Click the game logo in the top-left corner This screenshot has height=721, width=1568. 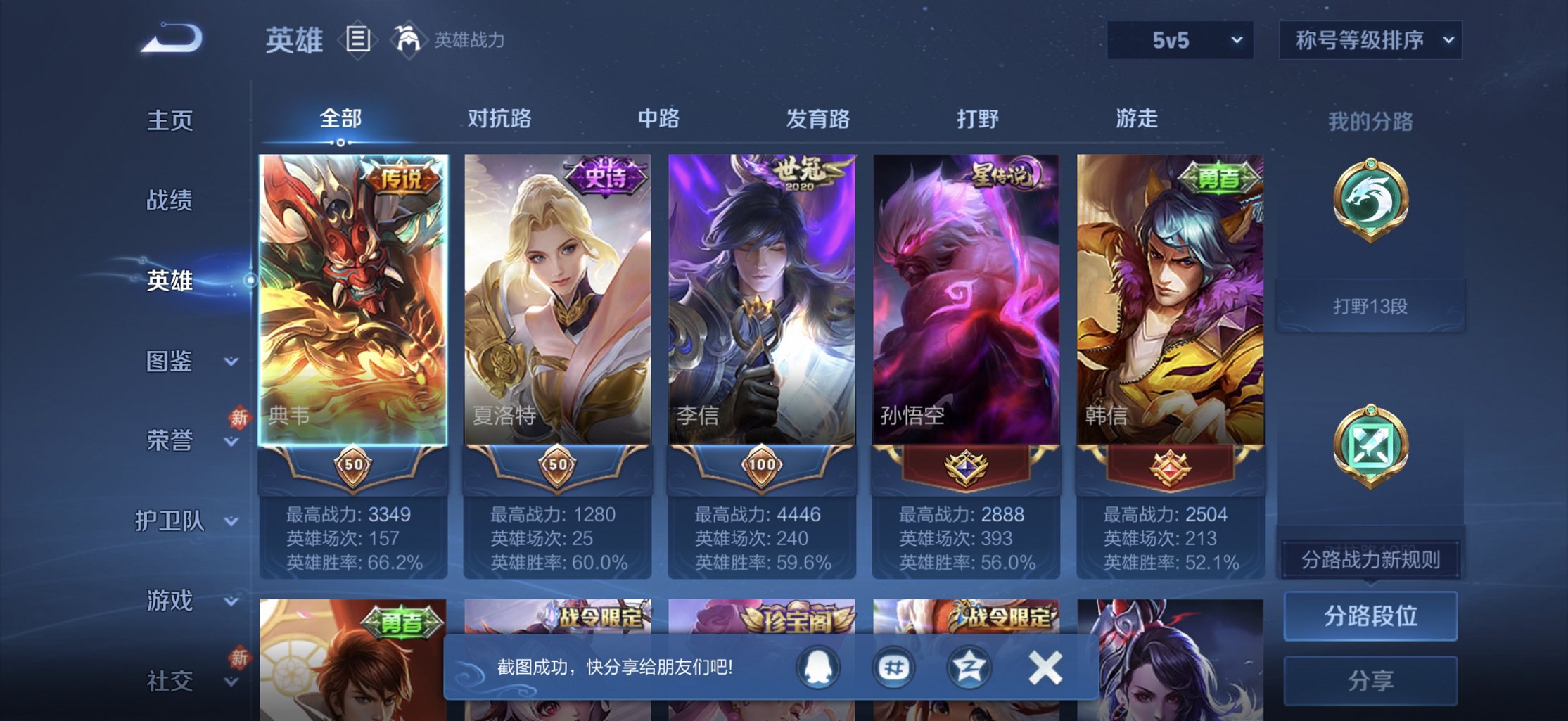[169, 39]
